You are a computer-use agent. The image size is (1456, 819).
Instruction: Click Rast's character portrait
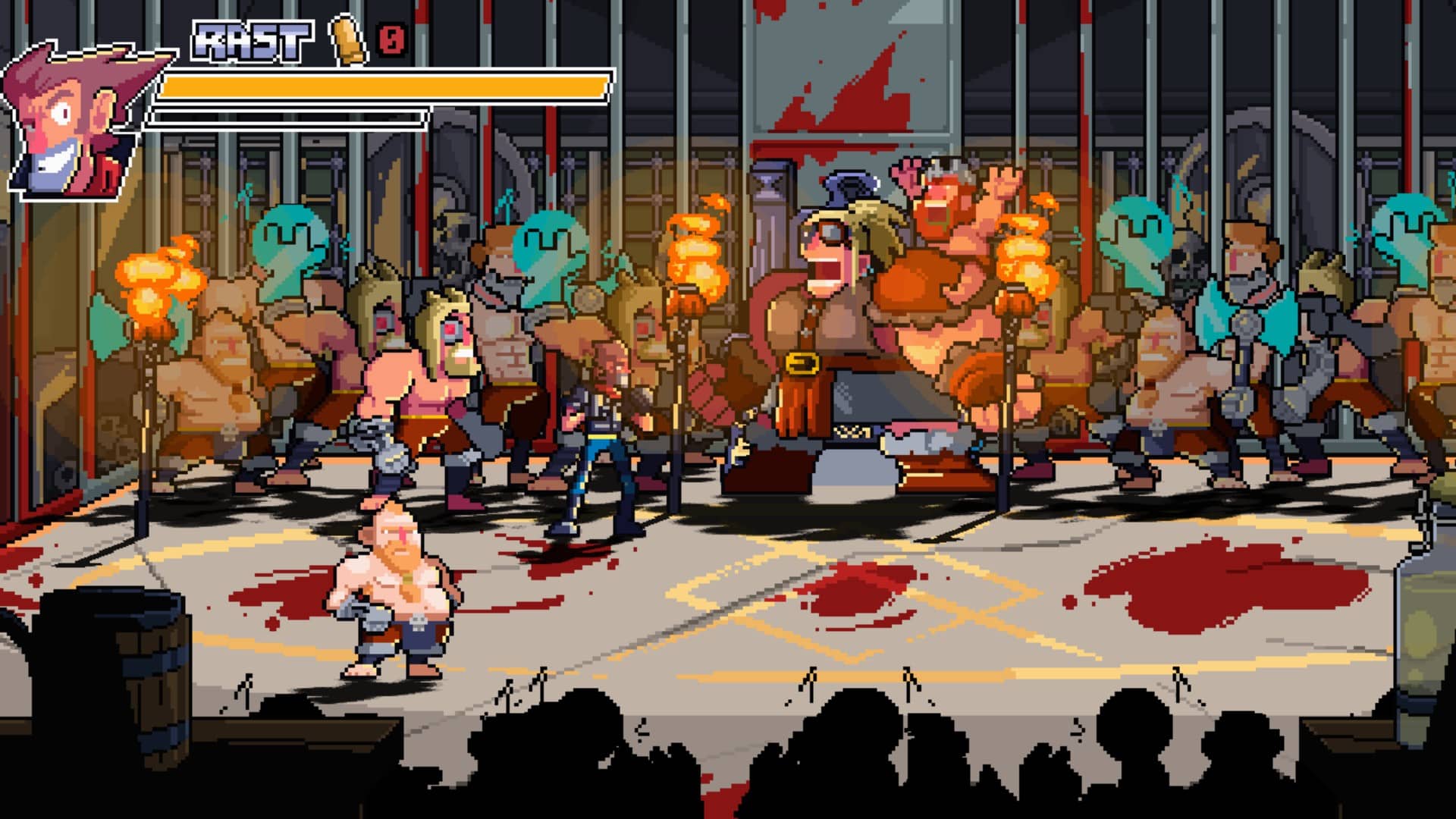tap(76, 121)
